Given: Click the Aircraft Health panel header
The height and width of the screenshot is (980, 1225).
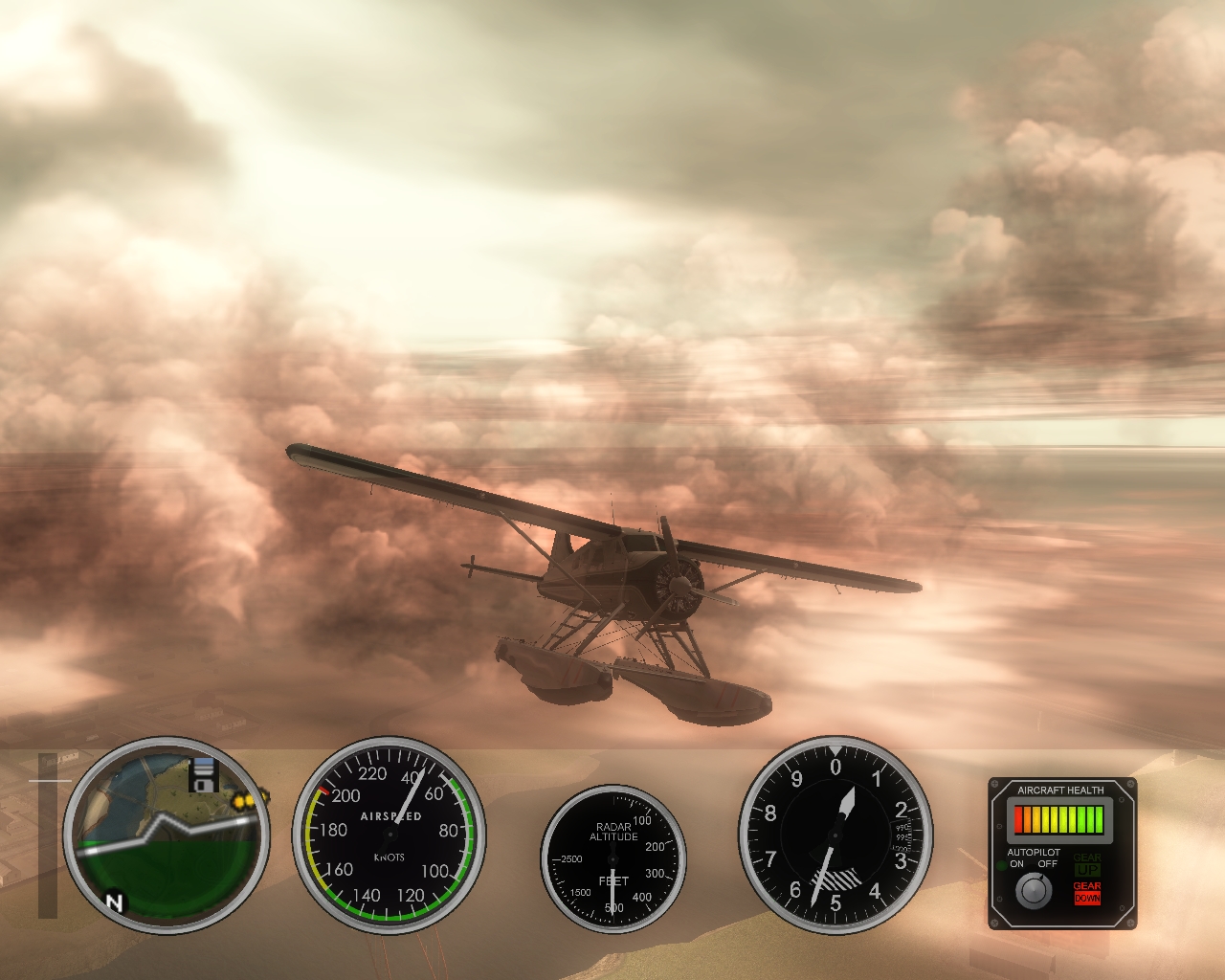Looking at the screenshot, I should [x=1060, y=790].
